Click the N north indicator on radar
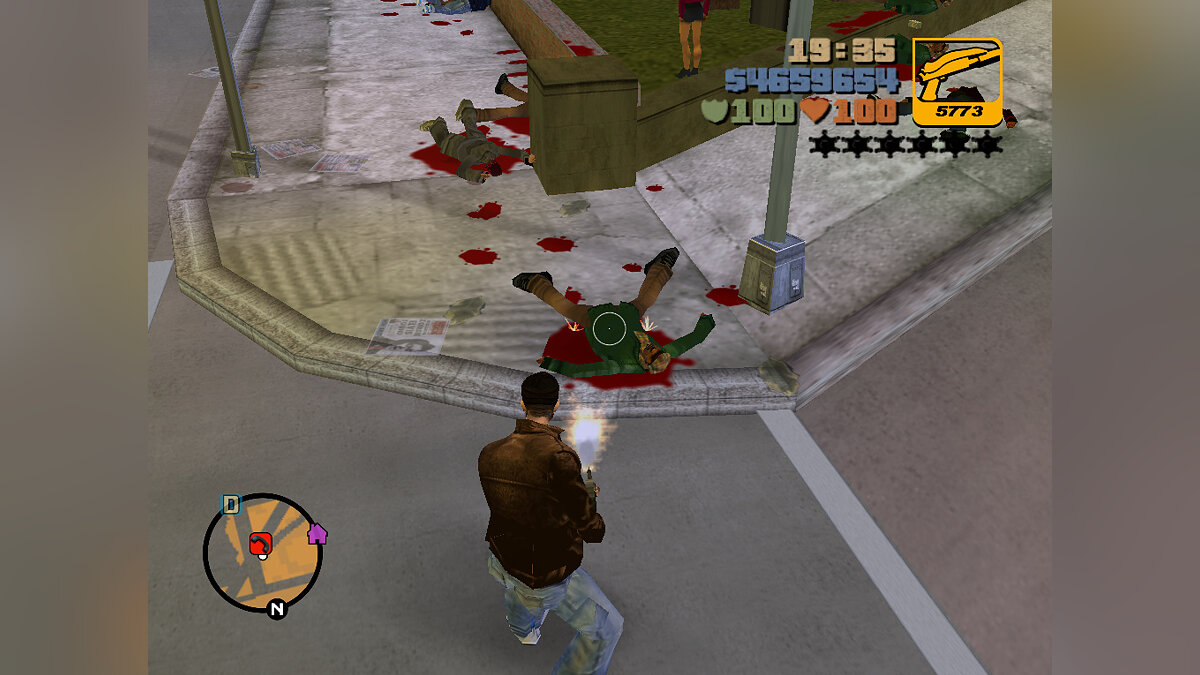 tap(277, 609)
